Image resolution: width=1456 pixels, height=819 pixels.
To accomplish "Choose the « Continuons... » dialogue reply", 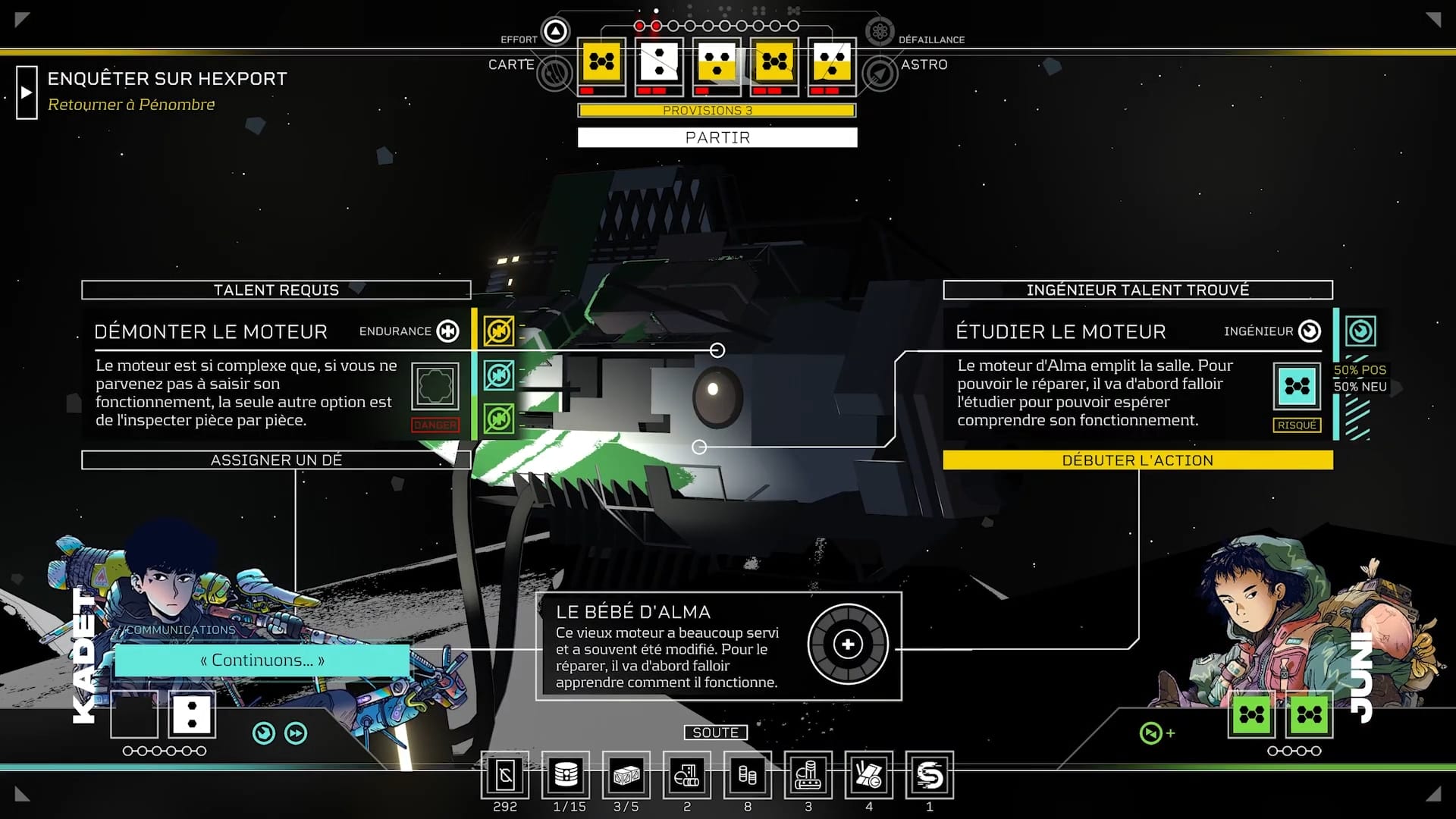I will click(x=262, y=661).
